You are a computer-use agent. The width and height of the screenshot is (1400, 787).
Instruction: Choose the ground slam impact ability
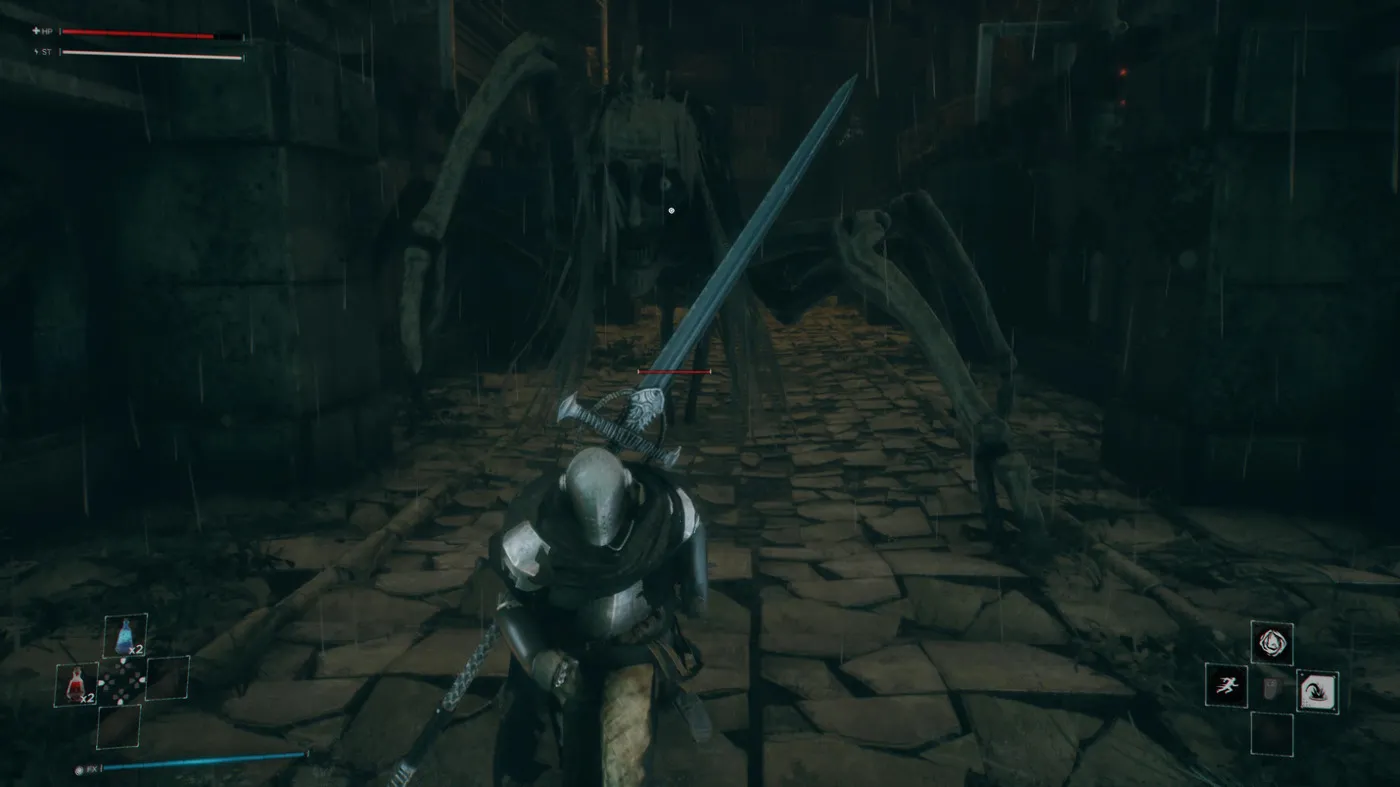1317,691
